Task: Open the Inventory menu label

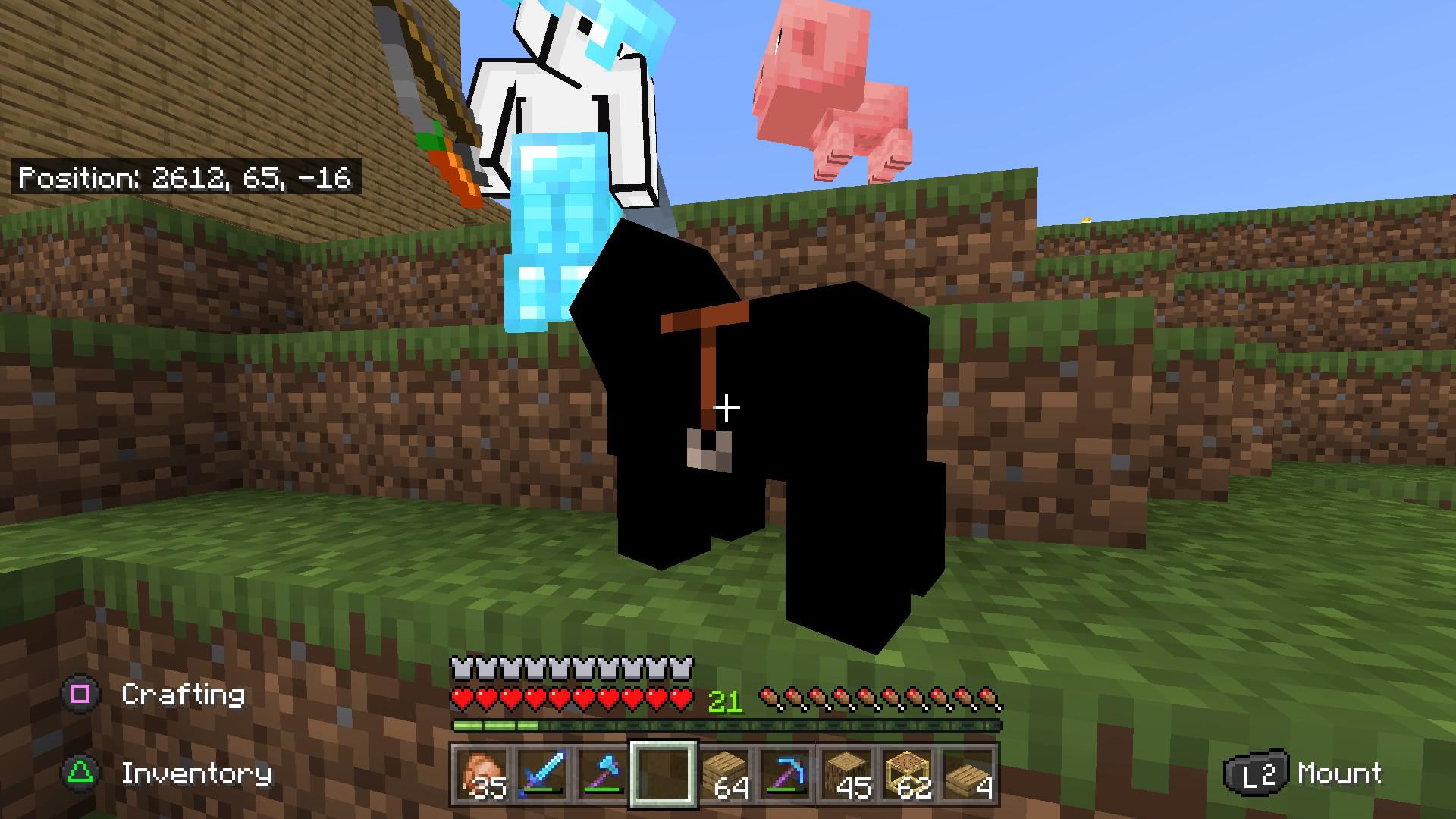Action: 197,775
